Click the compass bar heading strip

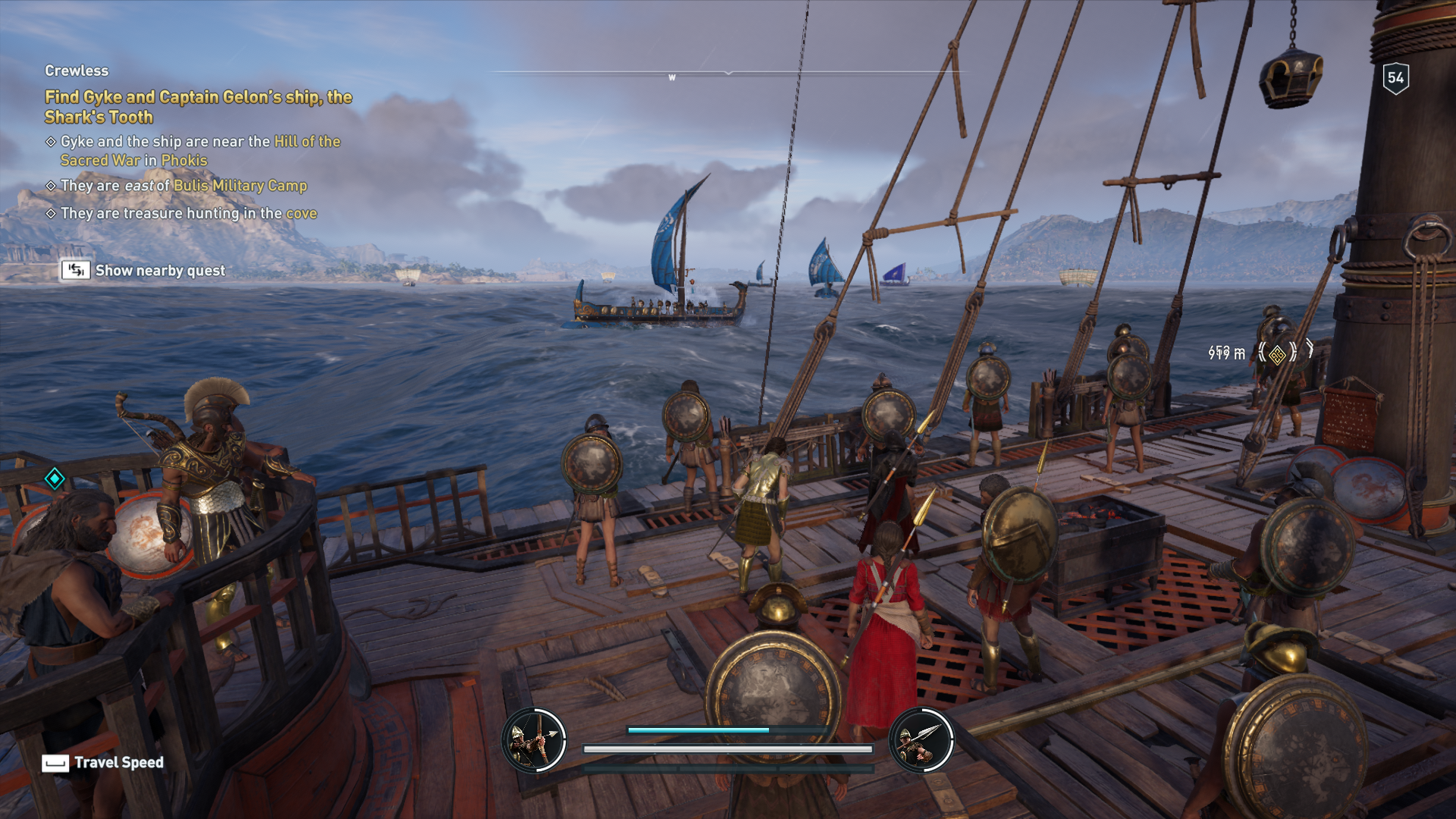point(728,74)
